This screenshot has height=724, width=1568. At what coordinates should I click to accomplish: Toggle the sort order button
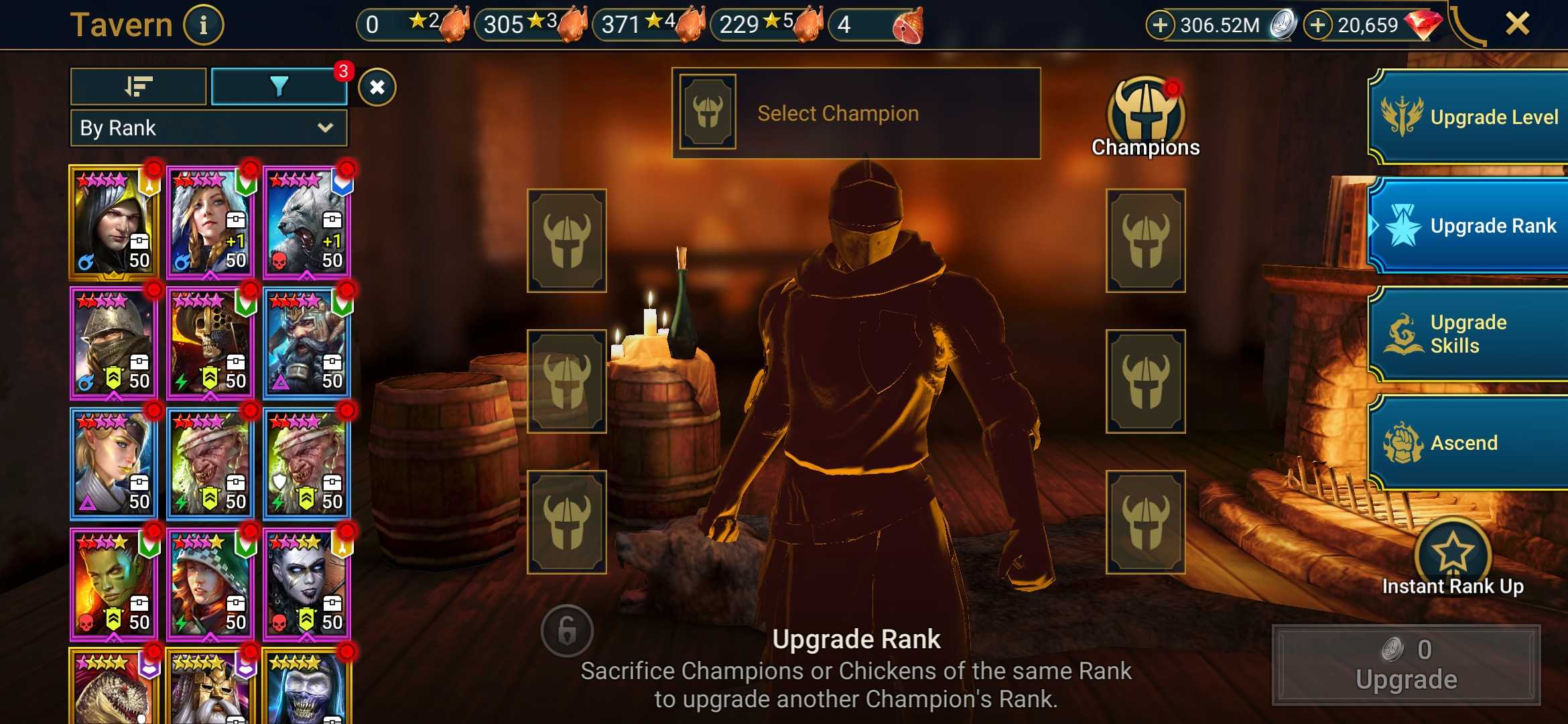(x=139, y=86)
